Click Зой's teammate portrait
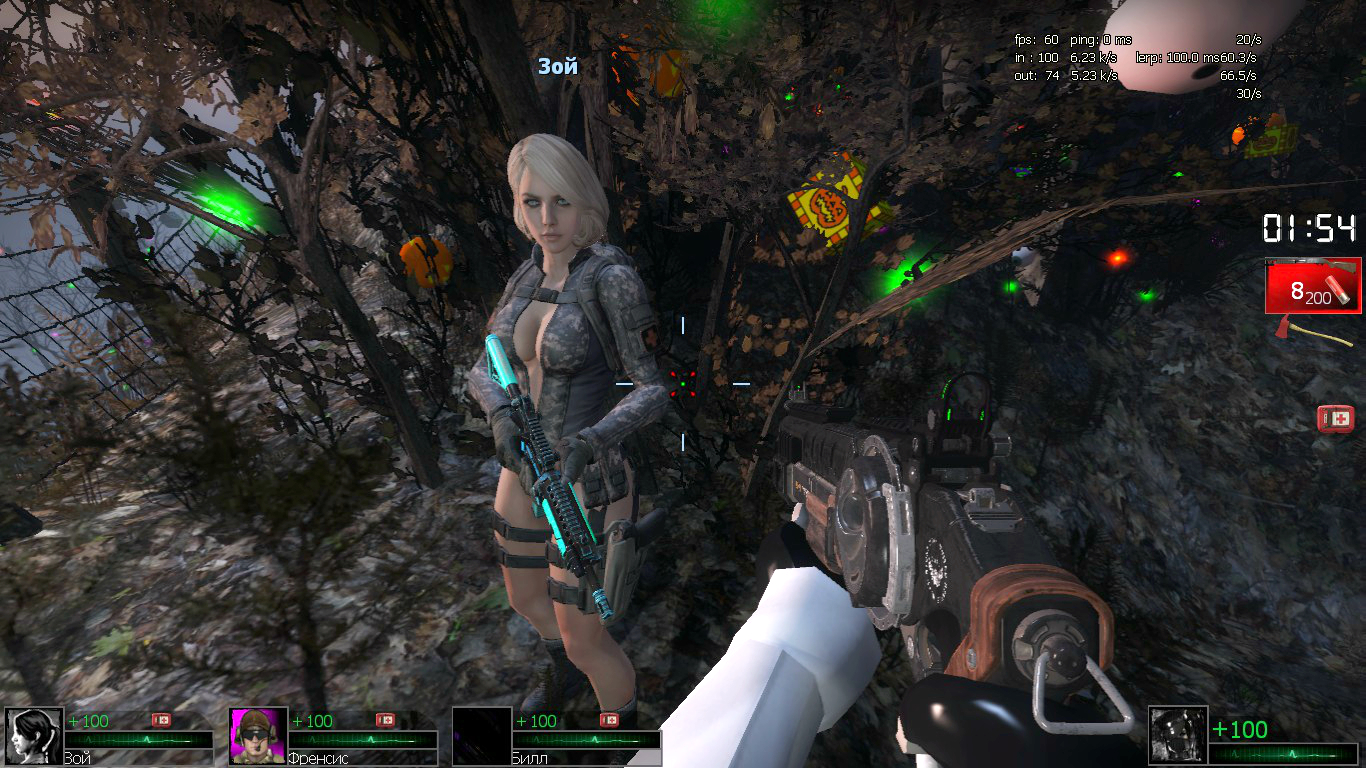Viewport: 1366px width, 768px height. pos(34,736)
